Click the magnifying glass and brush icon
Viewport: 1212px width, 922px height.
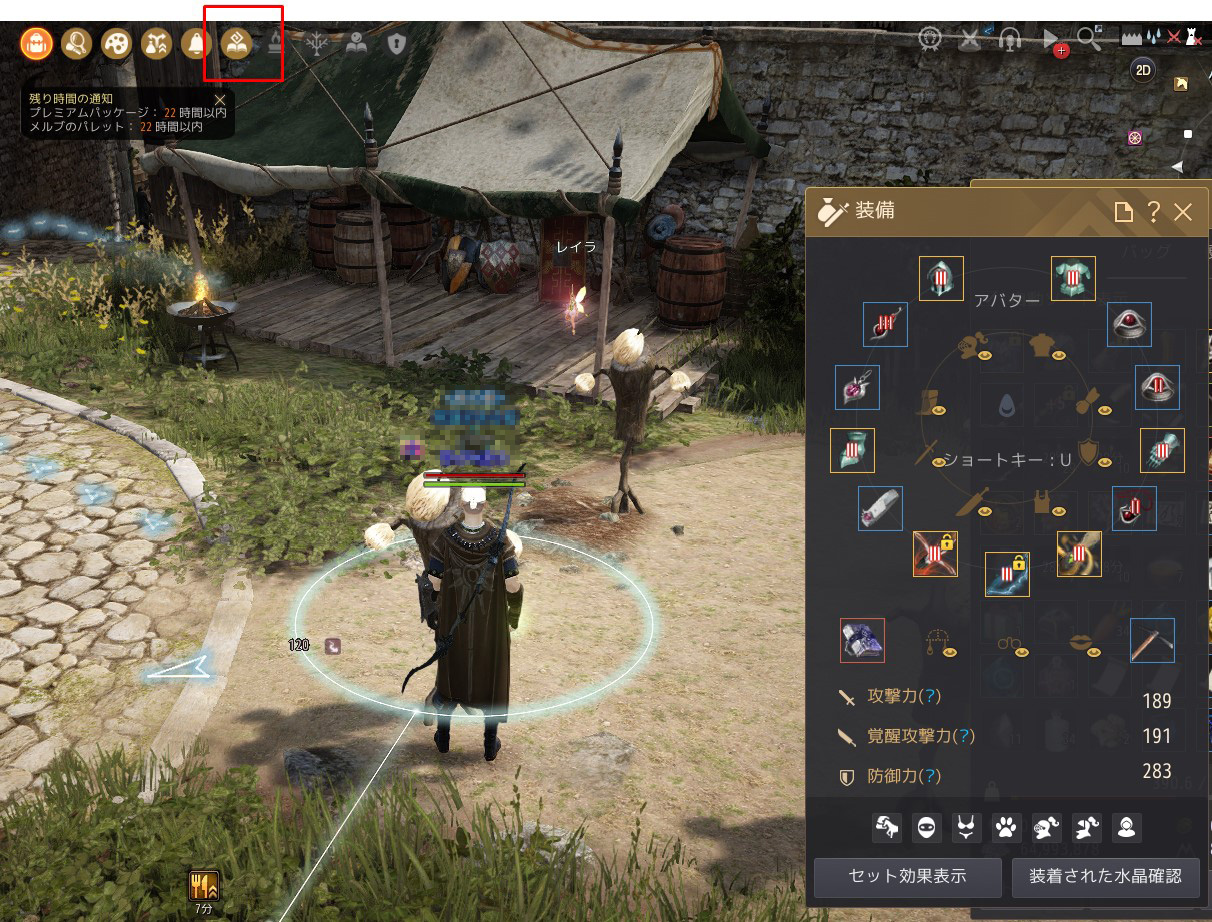[x=76, y=43]
